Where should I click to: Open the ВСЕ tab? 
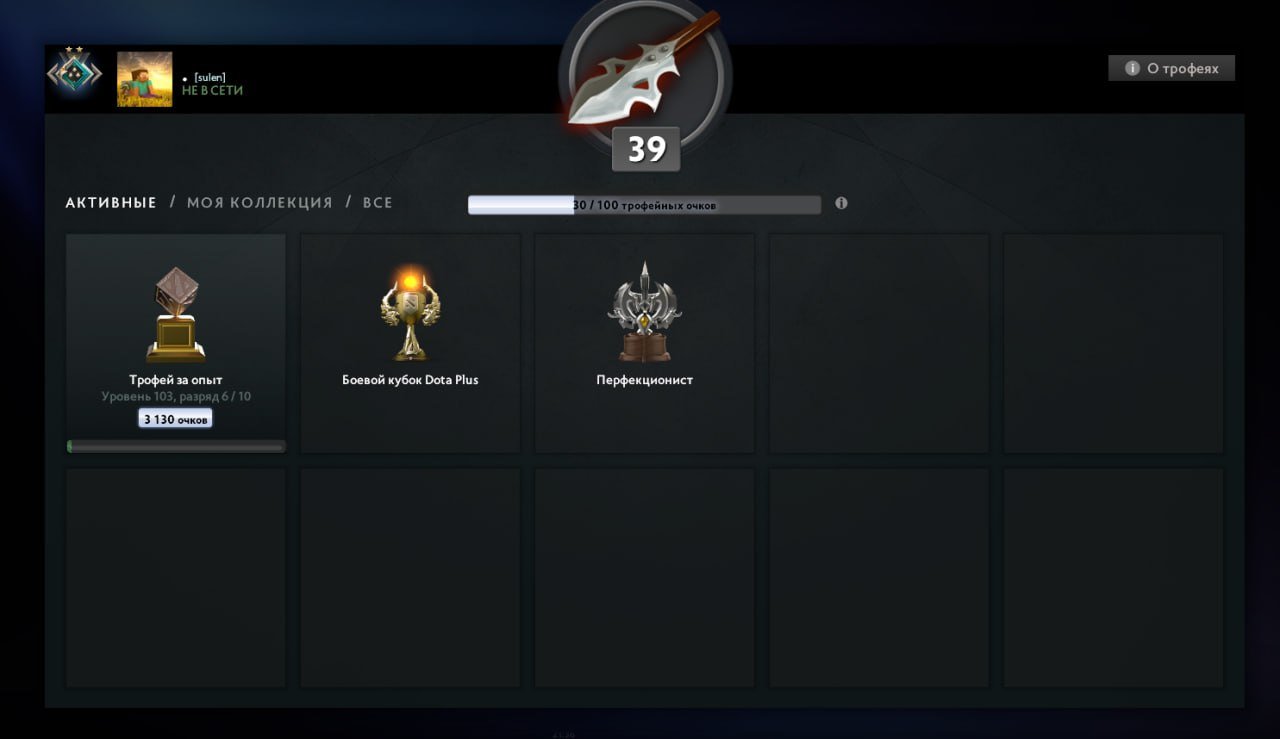coord(376,202)
